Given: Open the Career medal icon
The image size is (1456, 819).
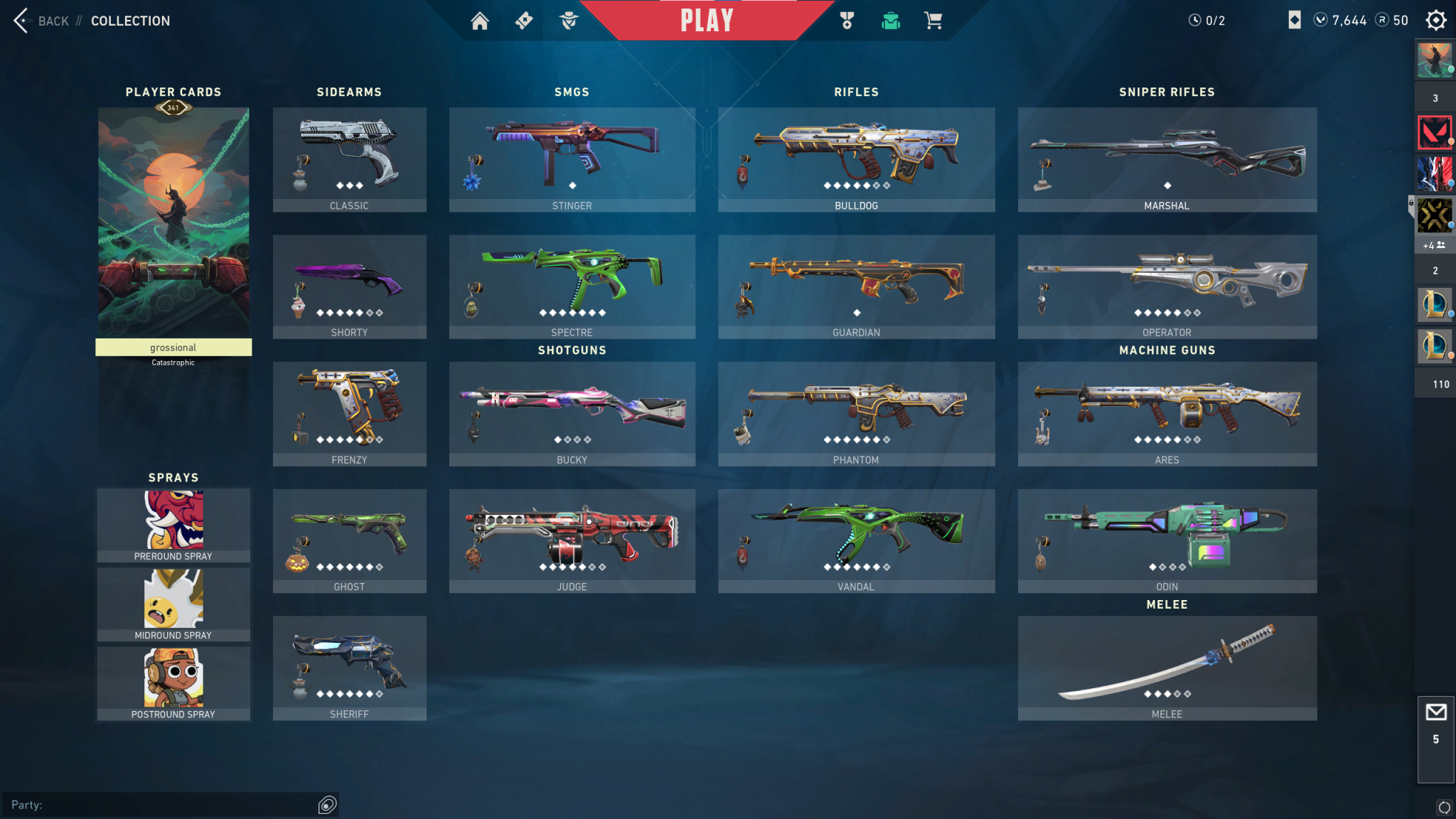Looking at the screenshot, I should click(847, 21).
